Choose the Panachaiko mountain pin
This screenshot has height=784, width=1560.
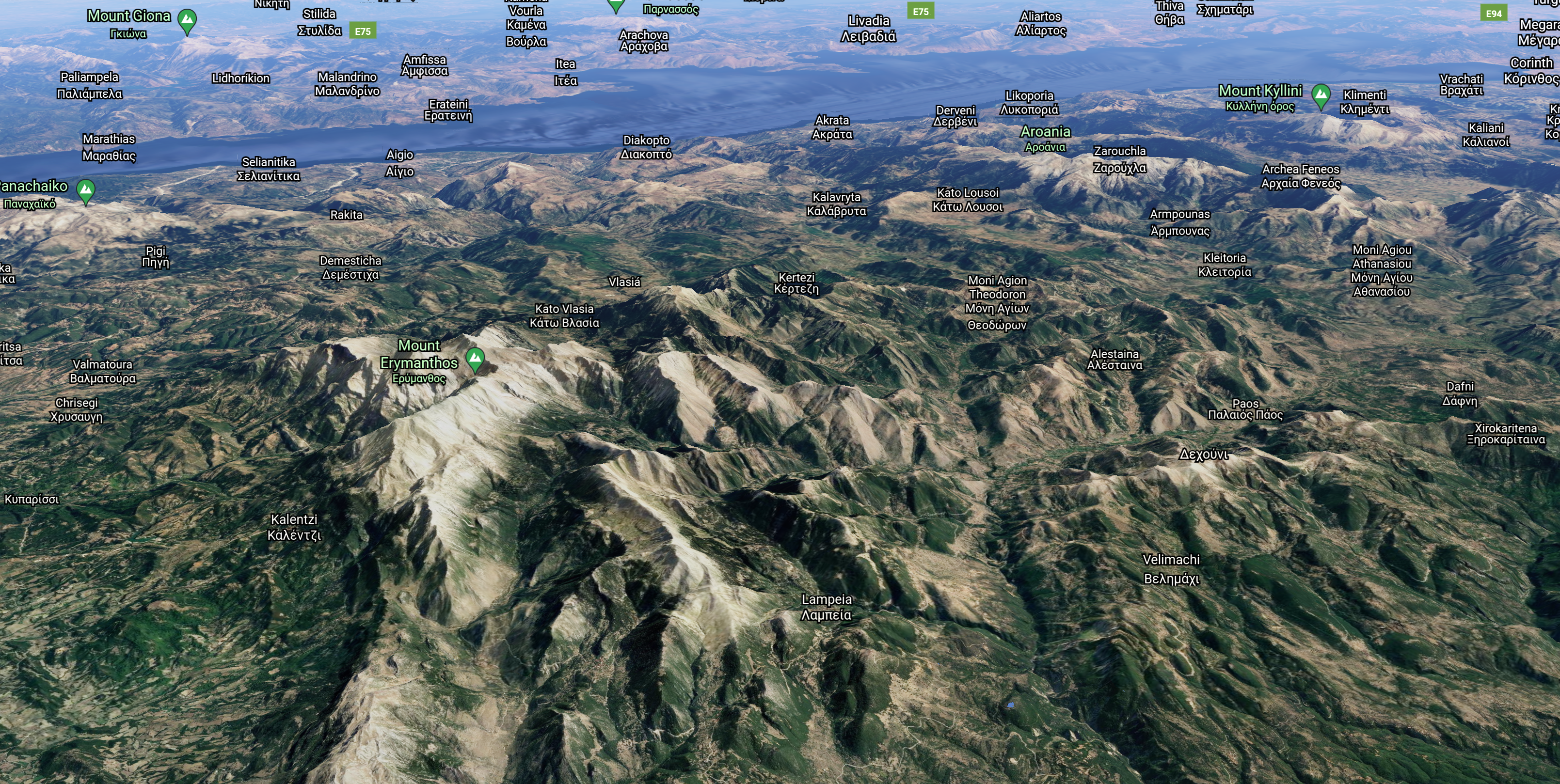click(86, 191)
